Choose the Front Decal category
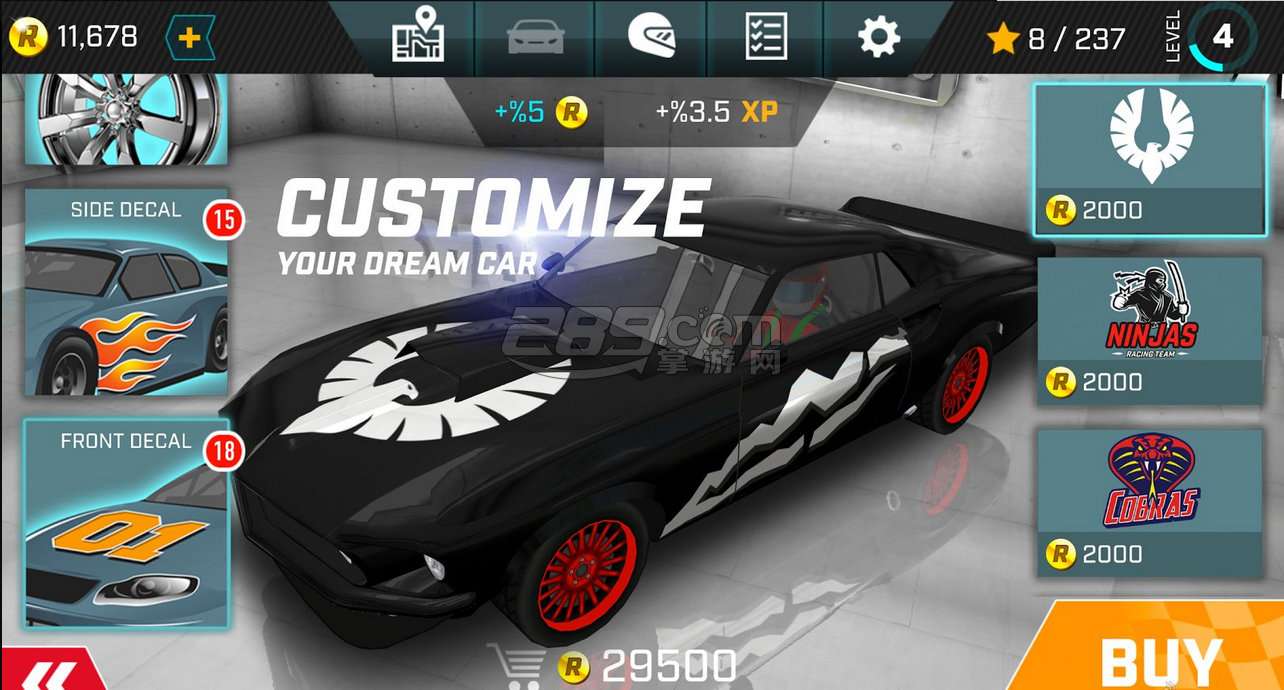 [x=126, y=522]
